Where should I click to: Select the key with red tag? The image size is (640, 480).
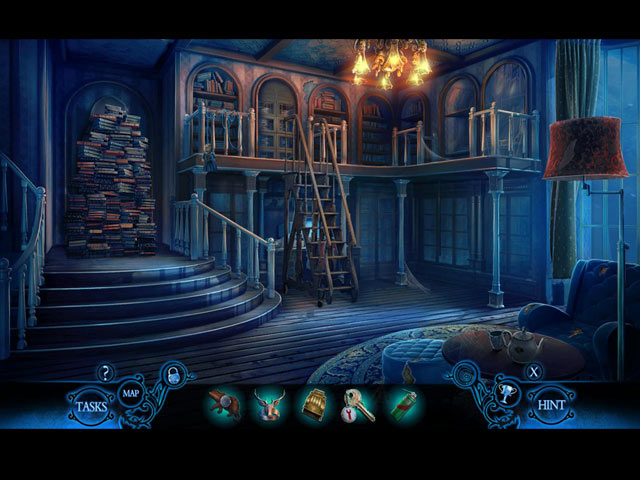coord(358,405)
